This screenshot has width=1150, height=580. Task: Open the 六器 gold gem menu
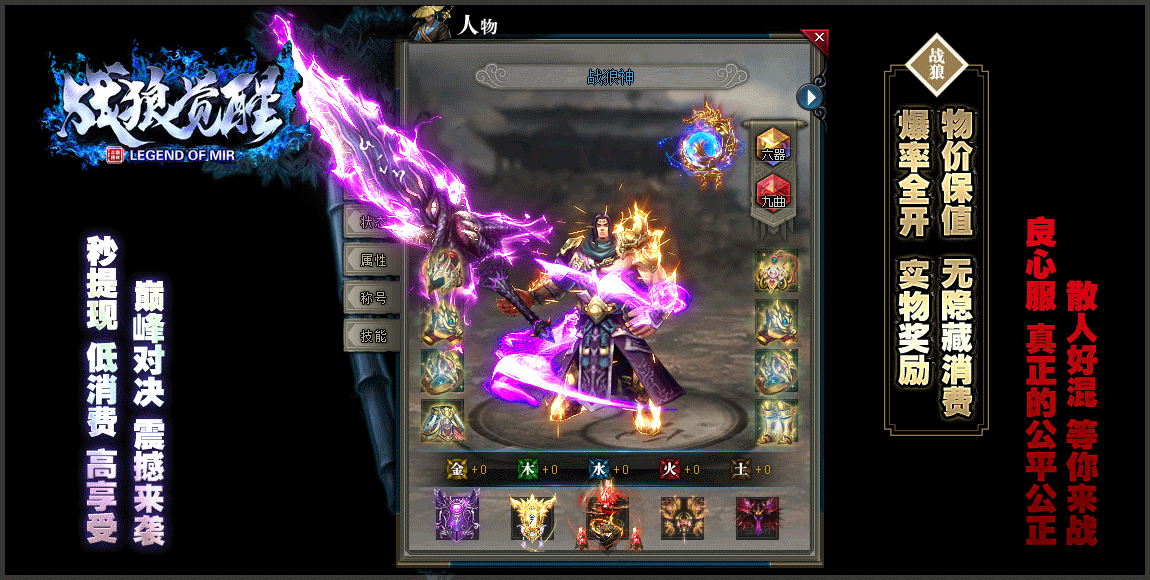point(772,145)
